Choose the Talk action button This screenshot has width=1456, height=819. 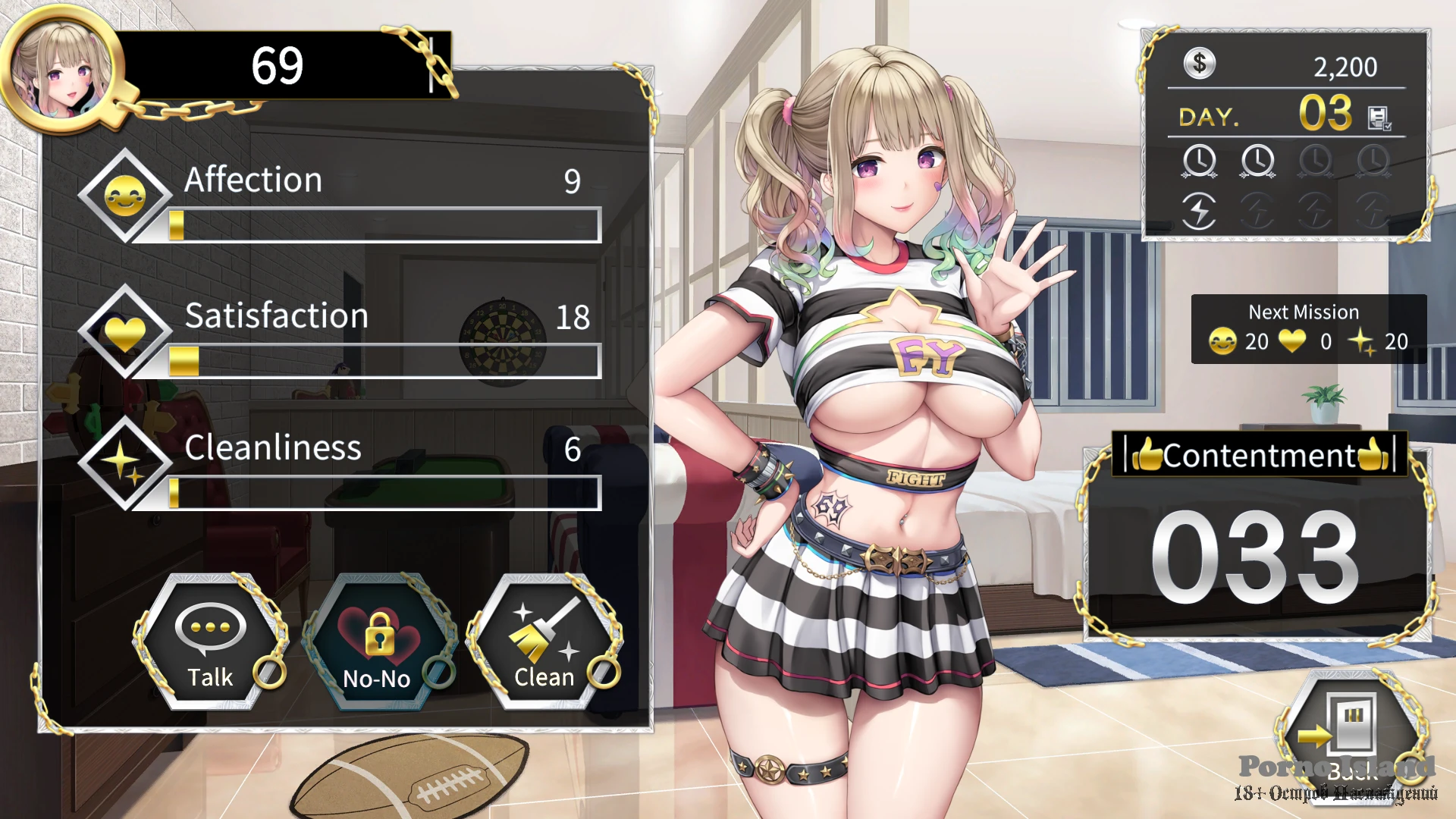coord(210,642)
